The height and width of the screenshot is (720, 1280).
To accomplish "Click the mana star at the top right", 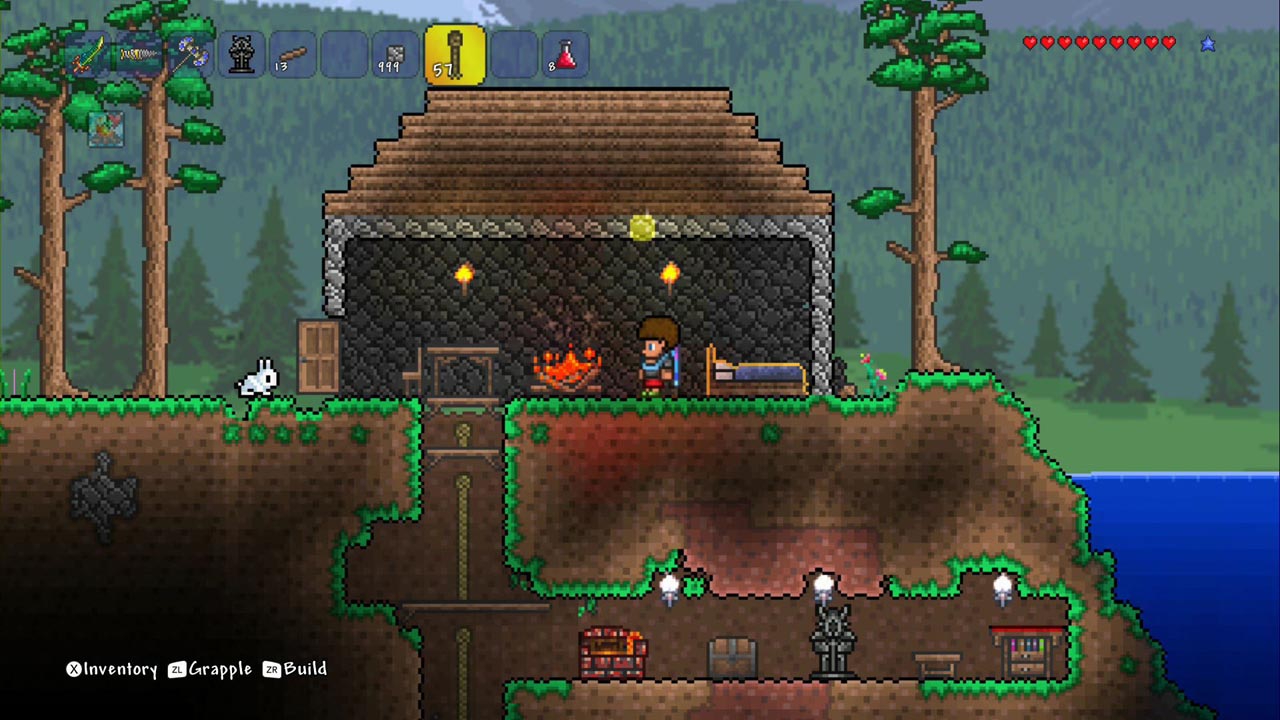I will (1208, 43).
